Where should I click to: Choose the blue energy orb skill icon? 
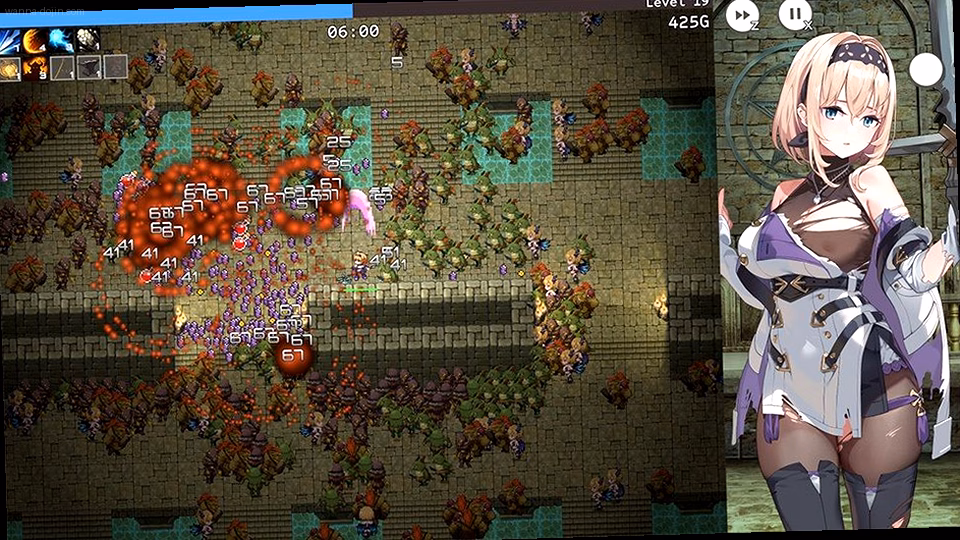[x=62, y=41]
